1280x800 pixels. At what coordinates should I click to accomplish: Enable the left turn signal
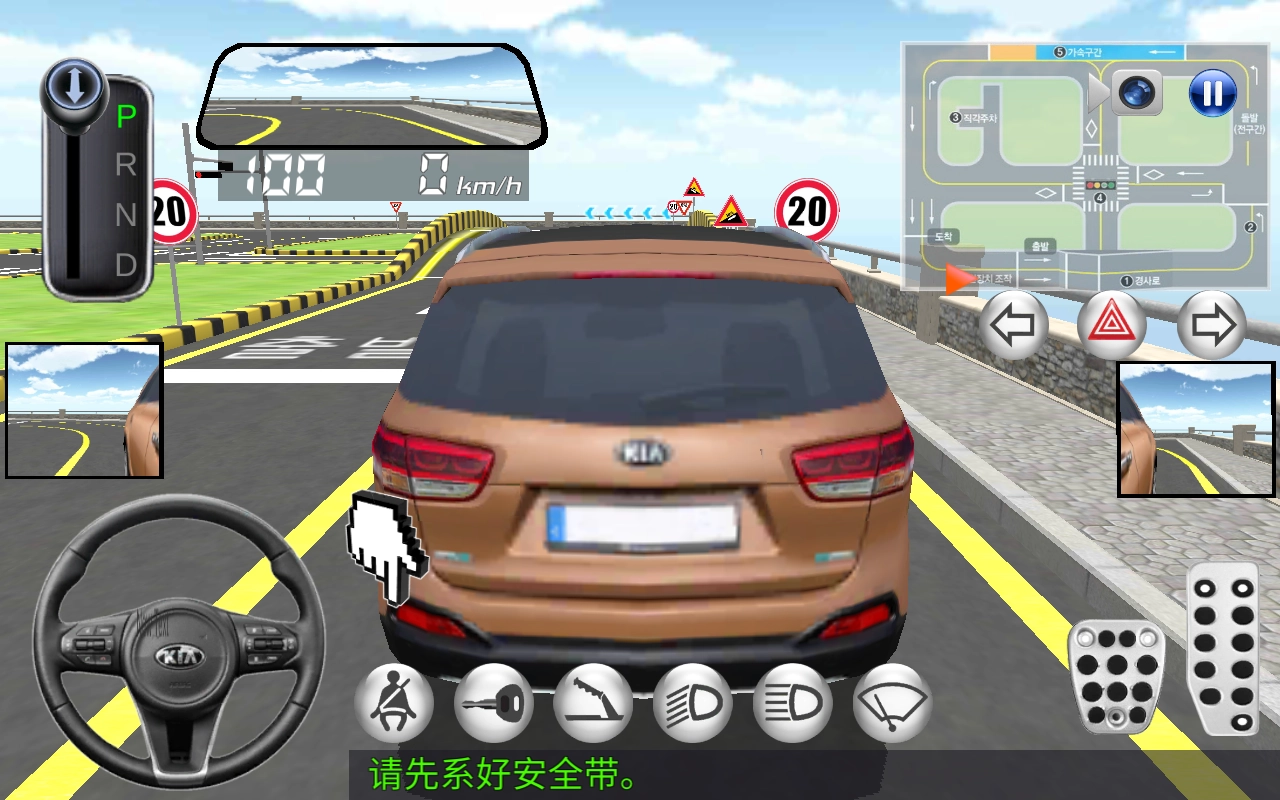tap(1013, 323)
